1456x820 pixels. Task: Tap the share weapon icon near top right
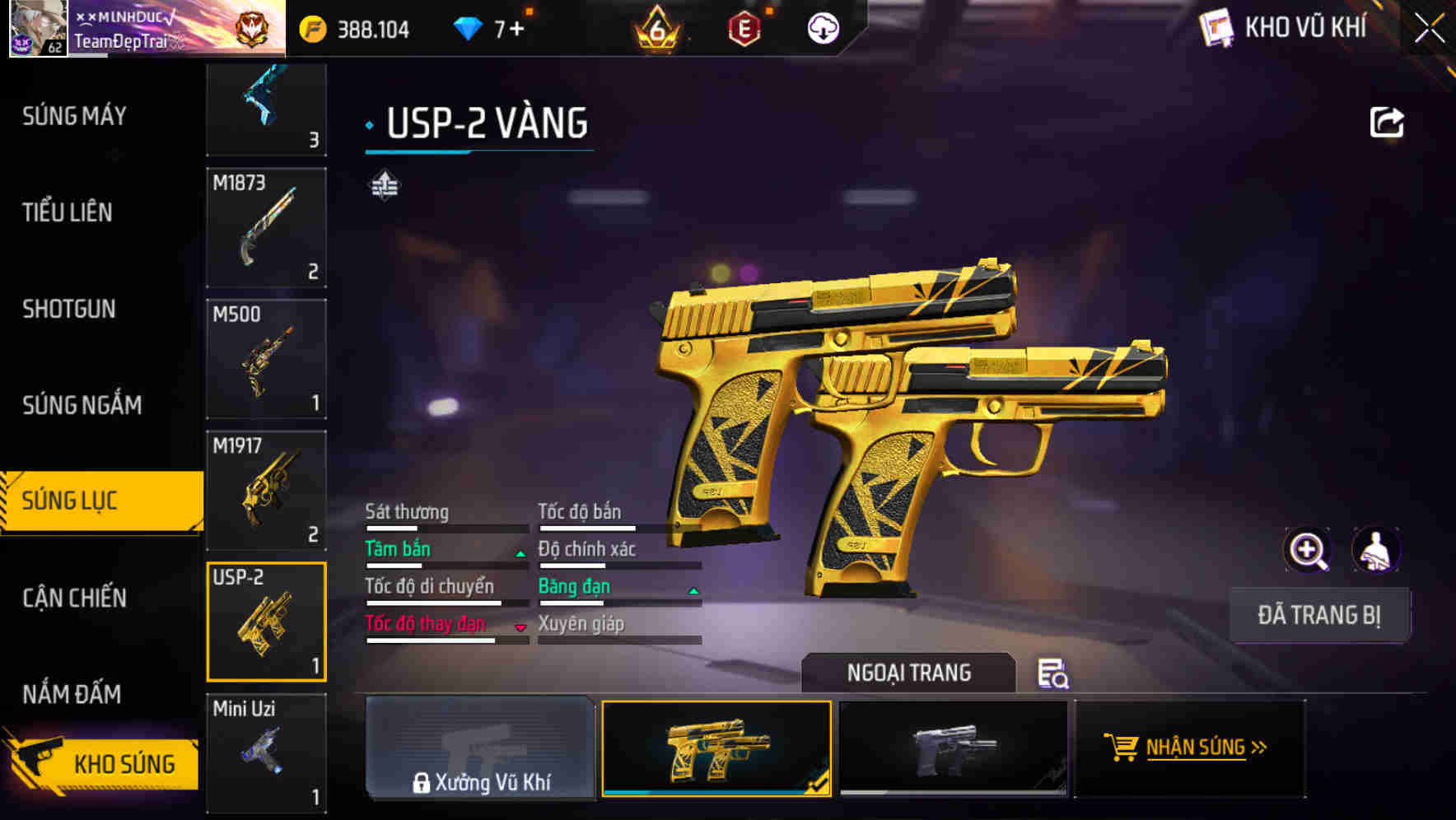click(x=1388, y=121)
